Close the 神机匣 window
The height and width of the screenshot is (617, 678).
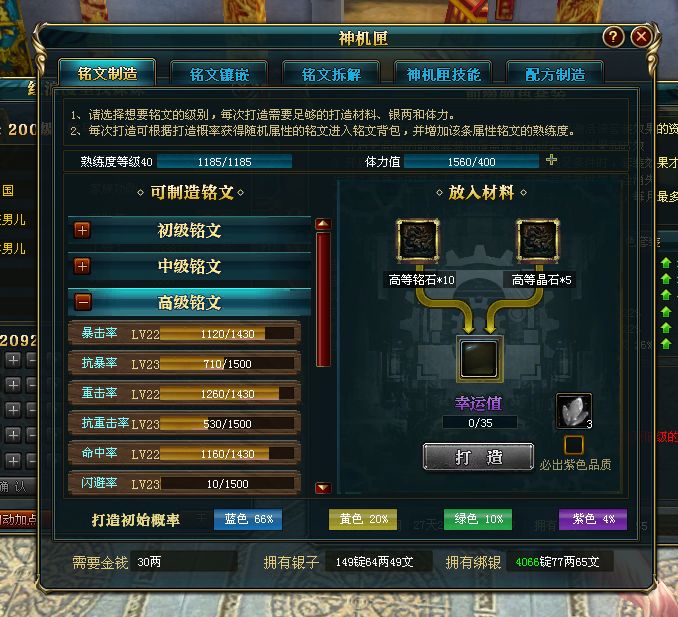pyautogui.click(x=642, y=37)
